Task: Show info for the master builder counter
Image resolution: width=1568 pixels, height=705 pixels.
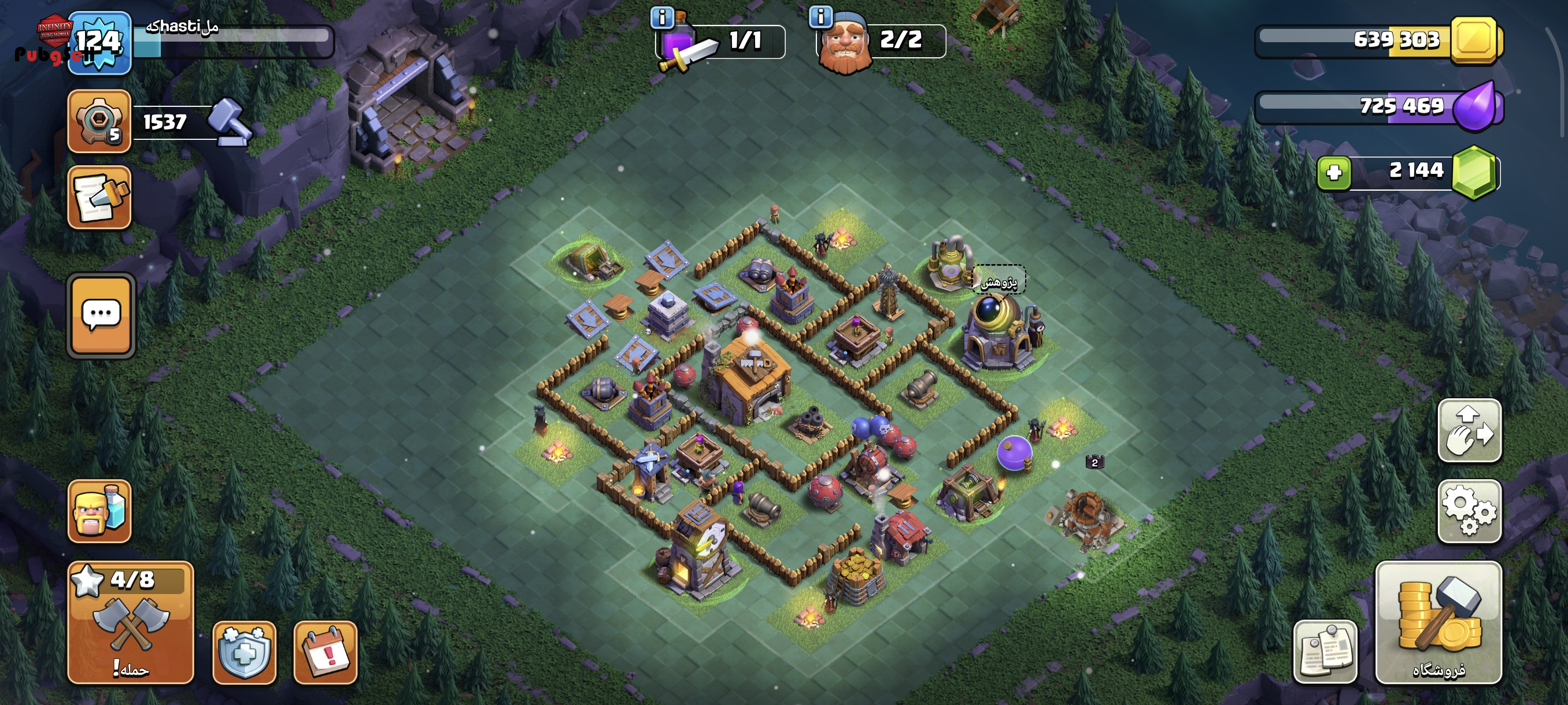Action: pos(820,17)
